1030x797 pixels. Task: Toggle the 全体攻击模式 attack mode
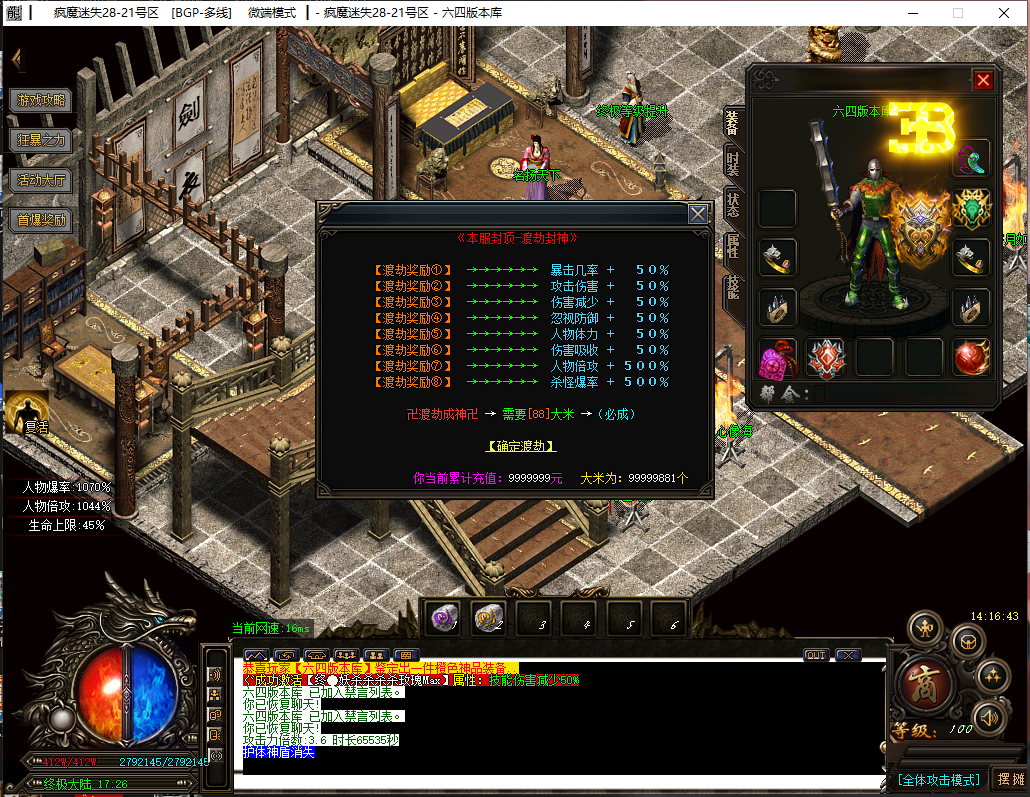click(938, 779)
